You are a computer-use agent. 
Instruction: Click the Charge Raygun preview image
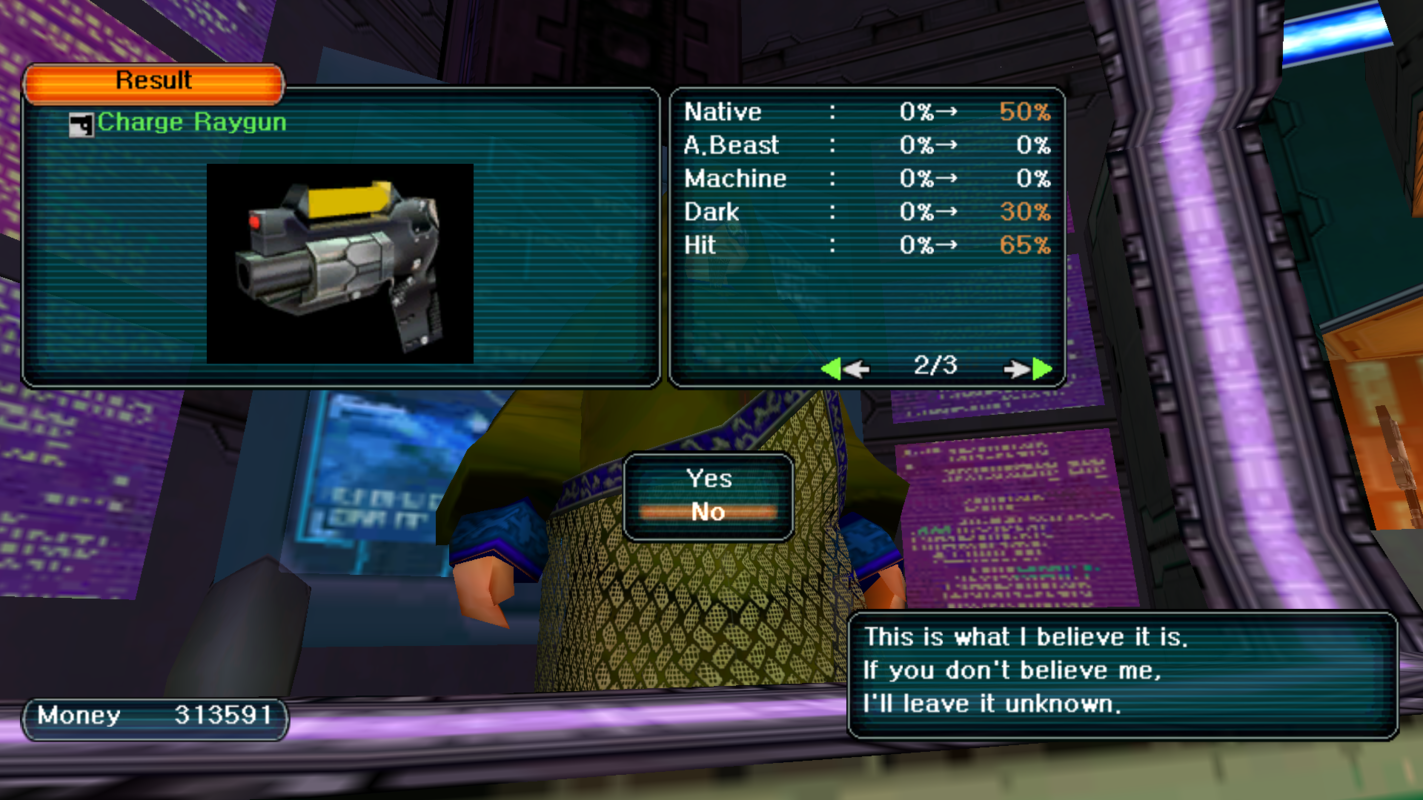(x=340, y=263)
